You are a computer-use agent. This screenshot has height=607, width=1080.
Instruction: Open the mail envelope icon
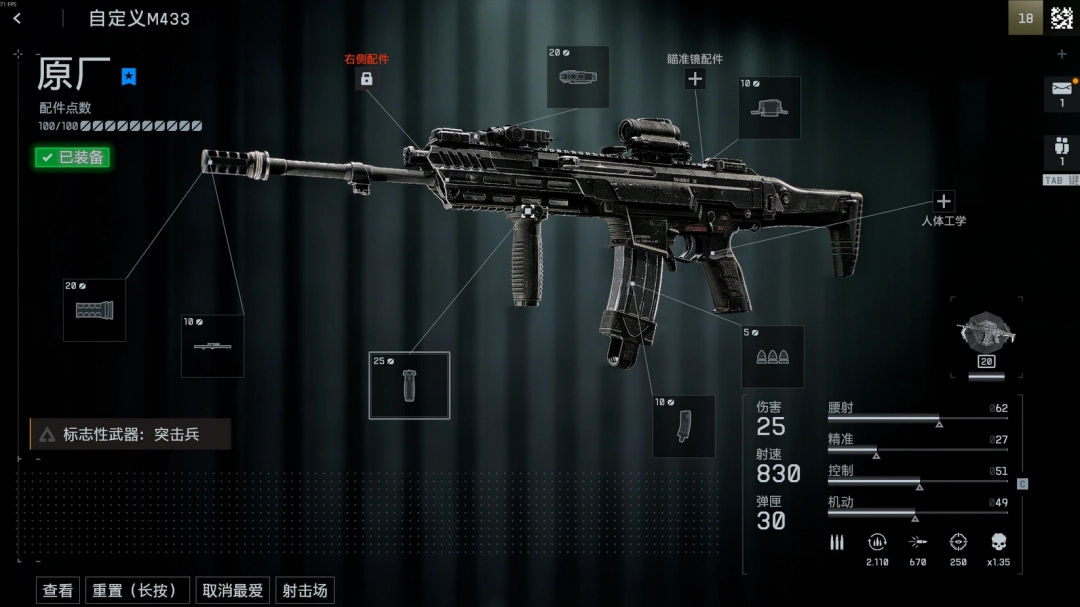1061,89
